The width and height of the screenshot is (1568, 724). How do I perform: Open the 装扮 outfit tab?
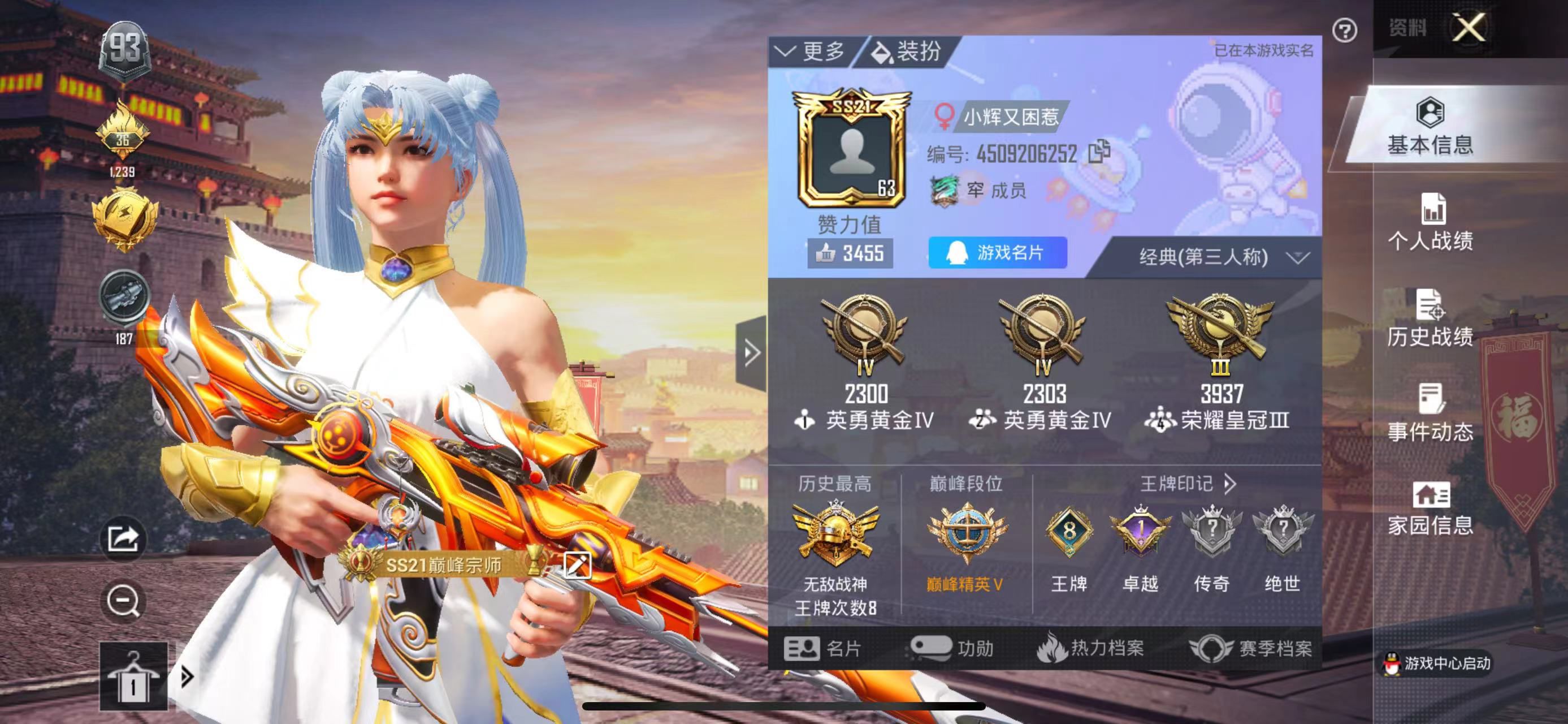point(907,51)
